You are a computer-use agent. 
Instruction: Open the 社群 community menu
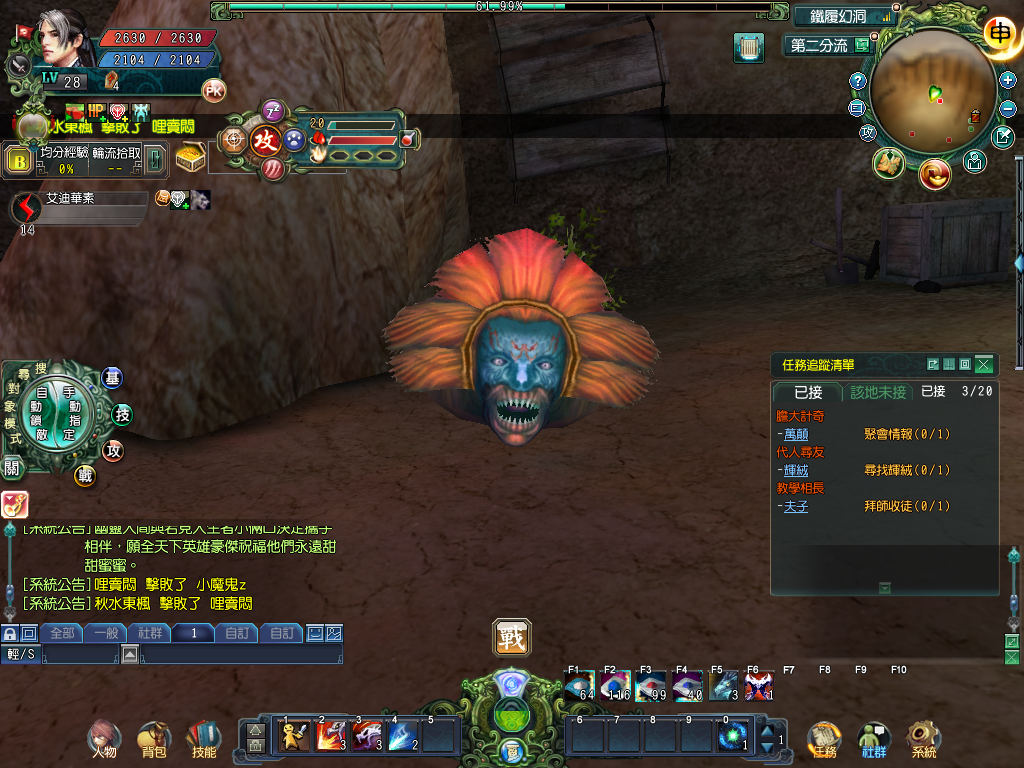coord(874,739)
